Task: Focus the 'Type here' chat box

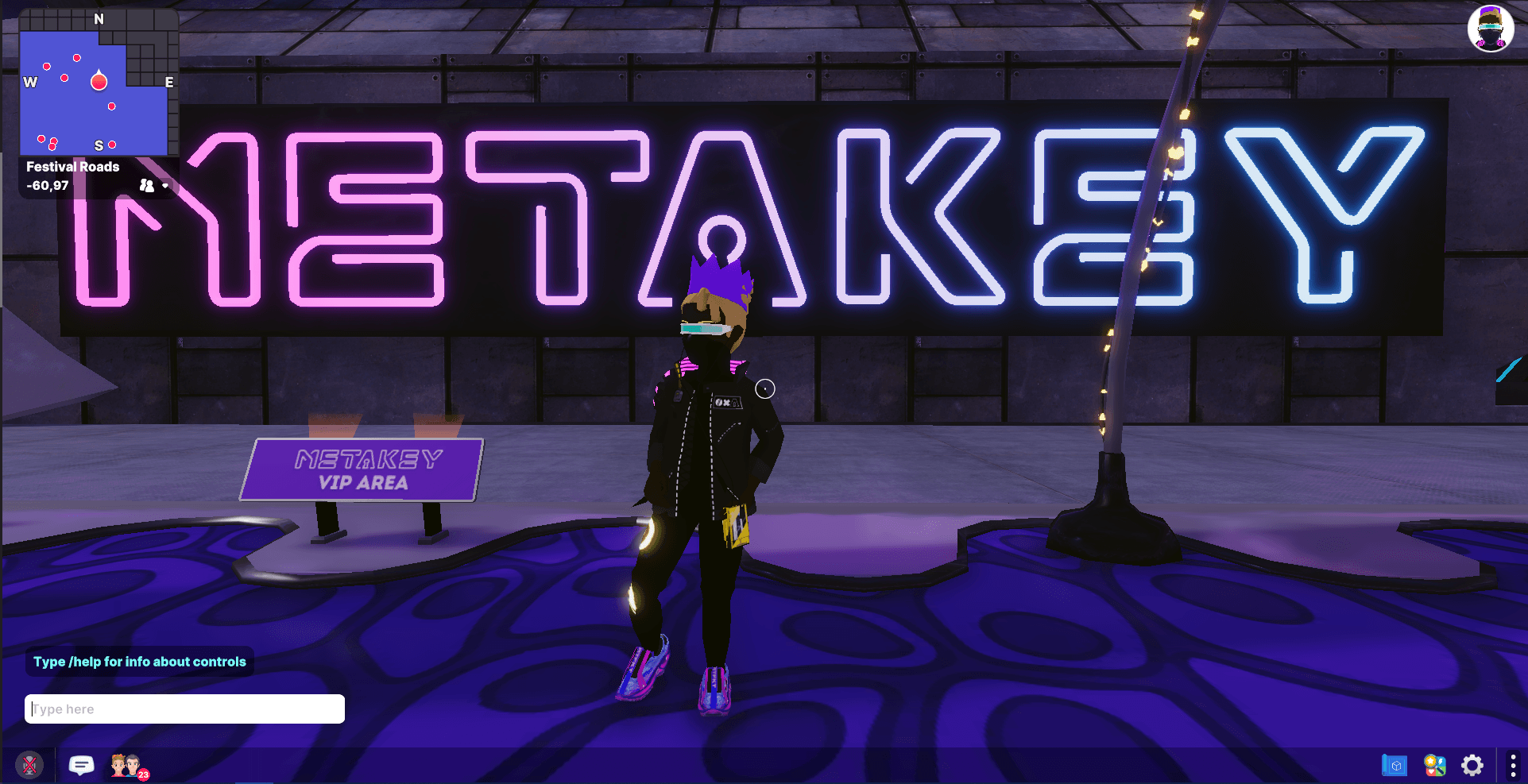Action: [x=185, y=709]
